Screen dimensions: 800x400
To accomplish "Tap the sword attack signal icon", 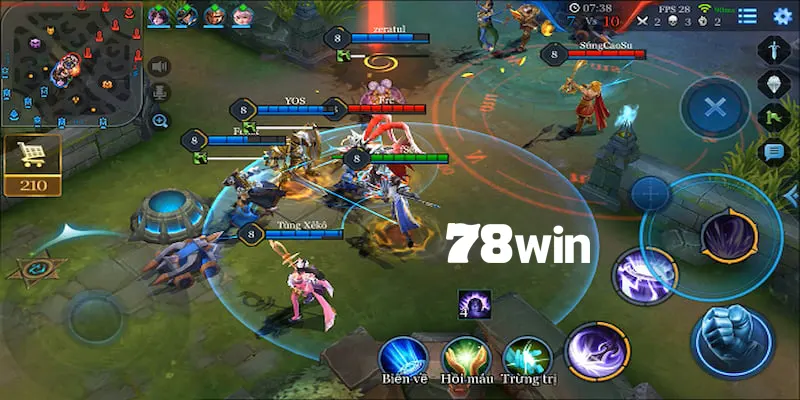I will (x=773, y=49).
